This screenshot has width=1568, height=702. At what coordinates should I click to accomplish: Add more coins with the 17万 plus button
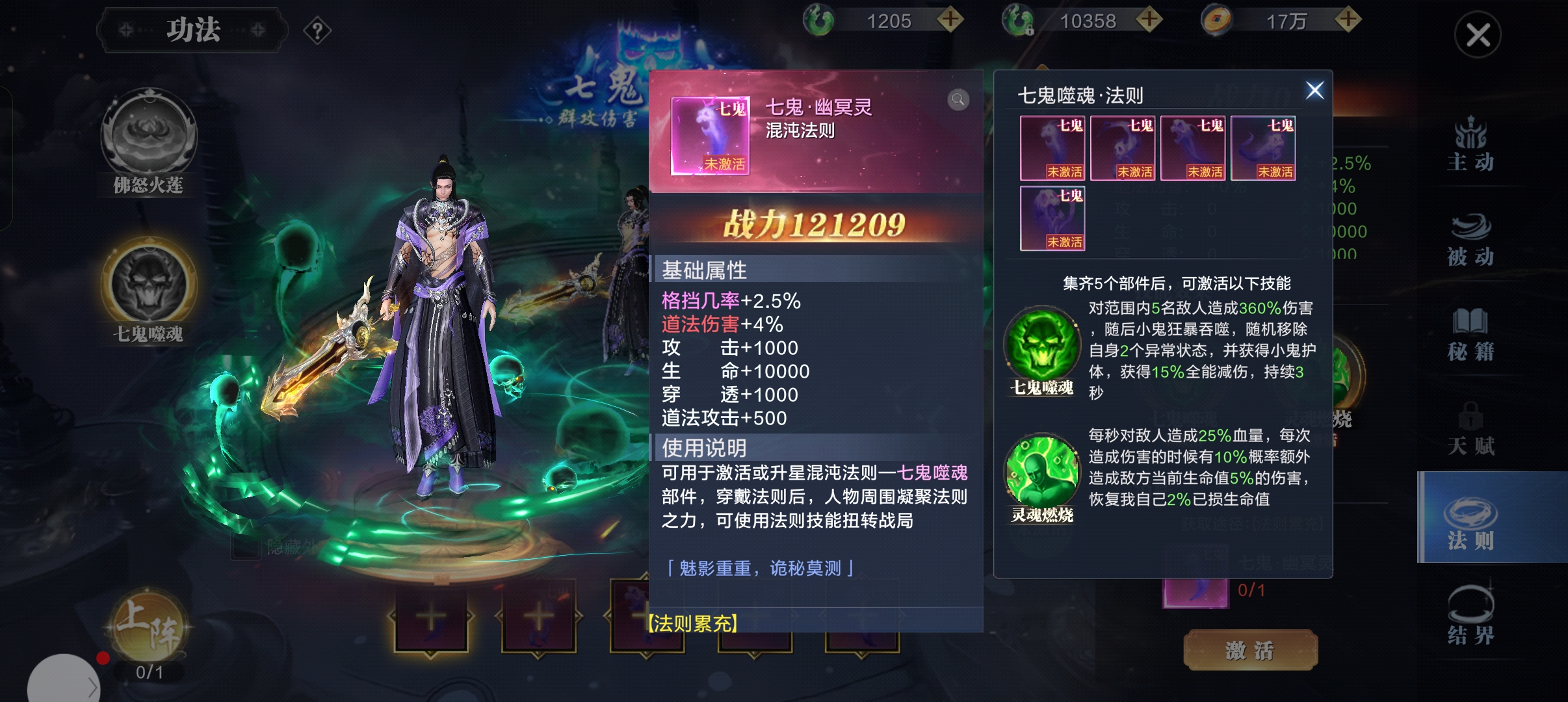(x=1348, y=20)
